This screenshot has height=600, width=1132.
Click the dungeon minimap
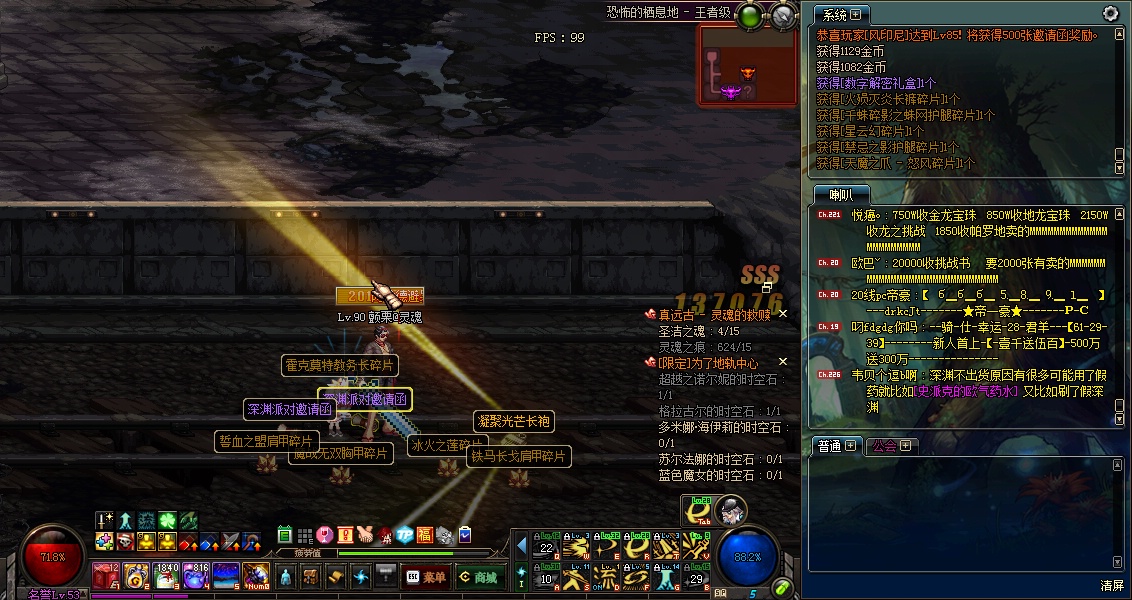coord(748,66)
